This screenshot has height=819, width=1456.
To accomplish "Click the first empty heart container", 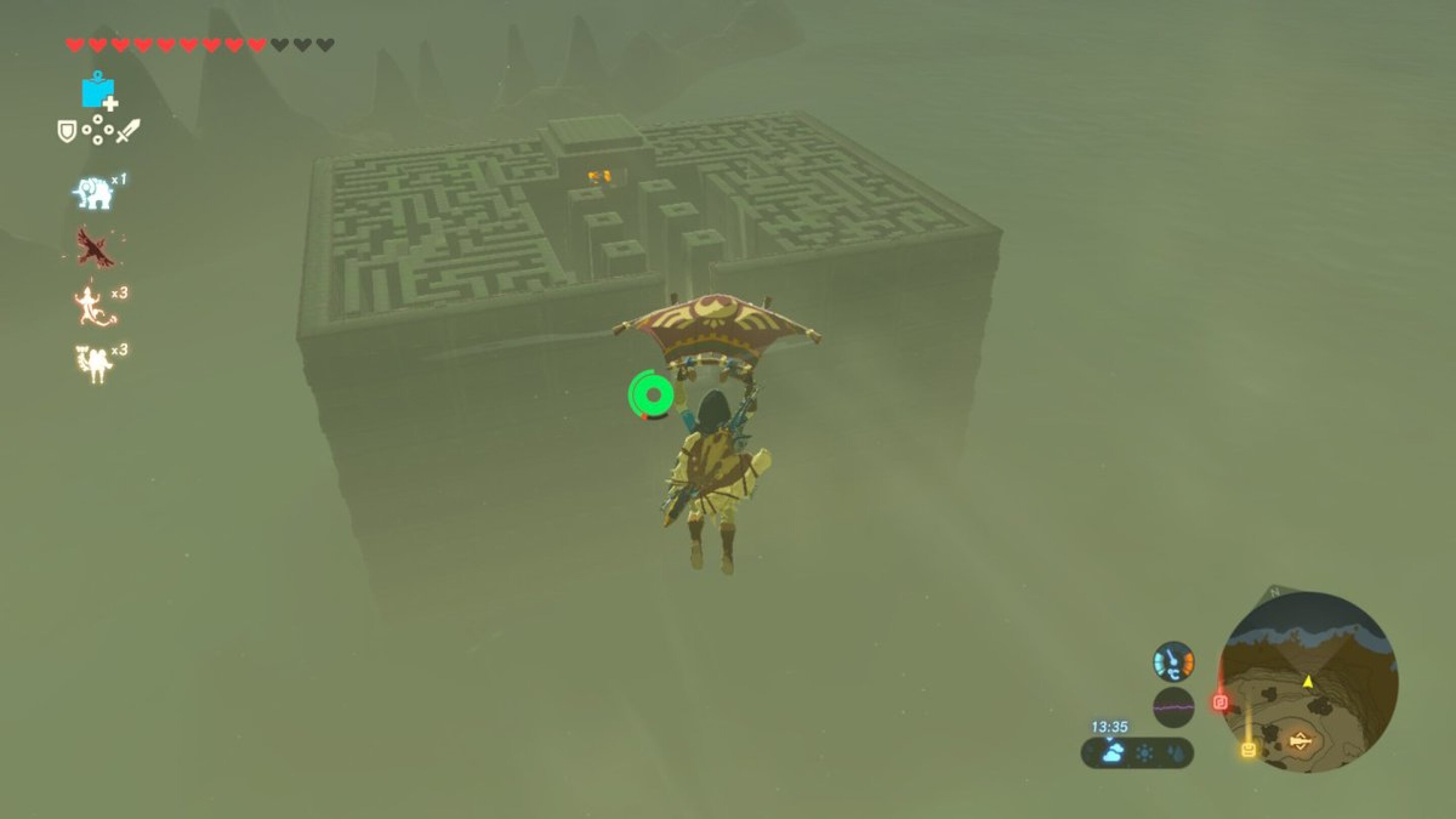I will [x=281, y=44].
